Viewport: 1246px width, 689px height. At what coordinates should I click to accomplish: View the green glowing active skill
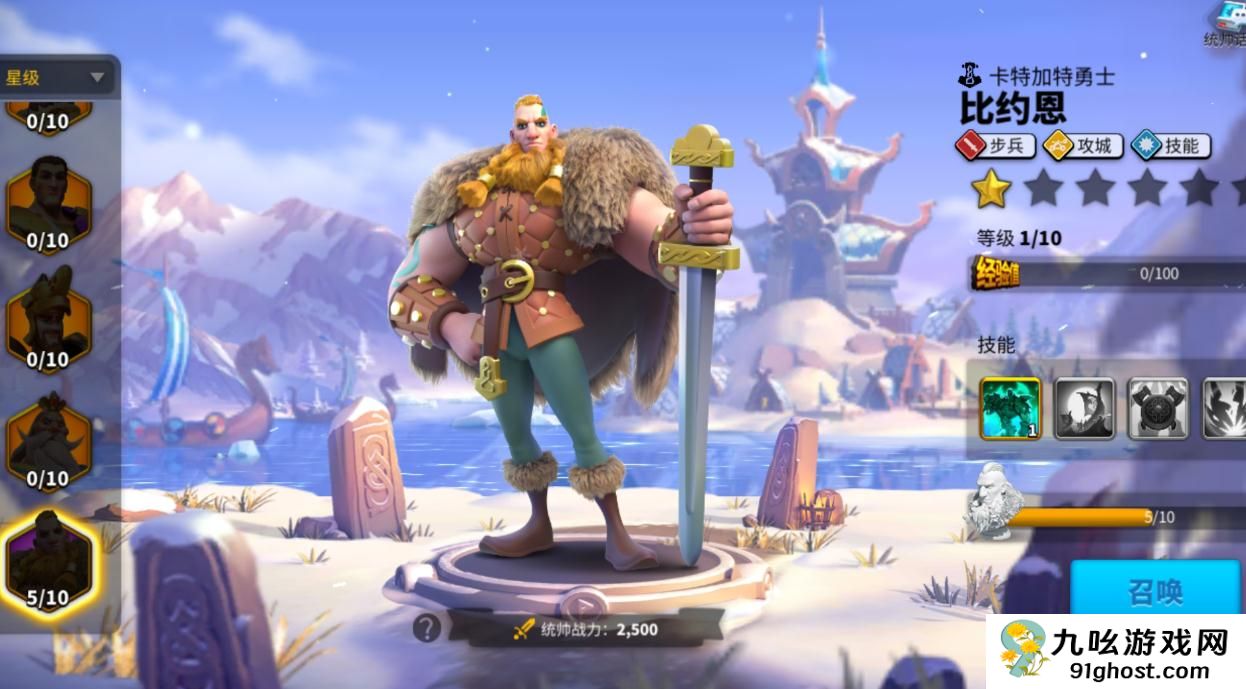(1010, 408)
